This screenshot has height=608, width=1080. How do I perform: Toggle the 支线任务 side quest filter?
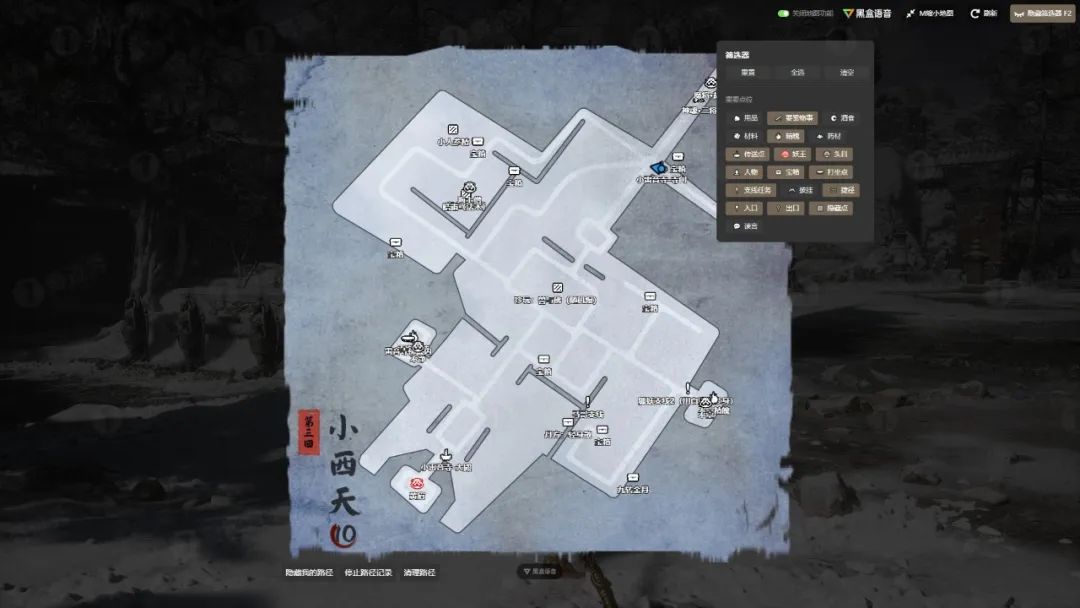pyautogui.click(x=753, y=190)
